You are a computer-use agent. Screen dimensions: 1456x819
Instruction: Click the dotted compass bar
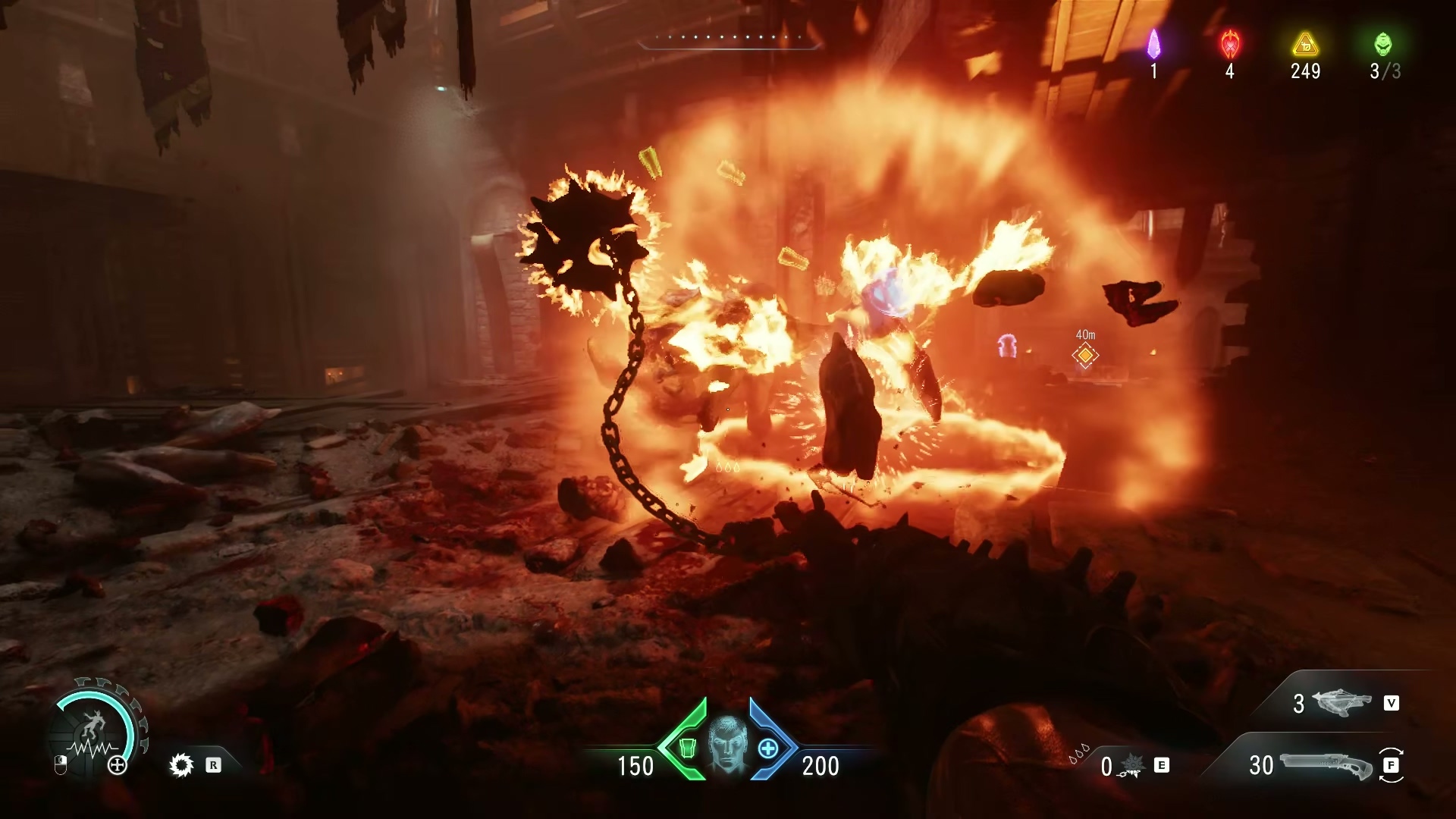coord(730,38)
